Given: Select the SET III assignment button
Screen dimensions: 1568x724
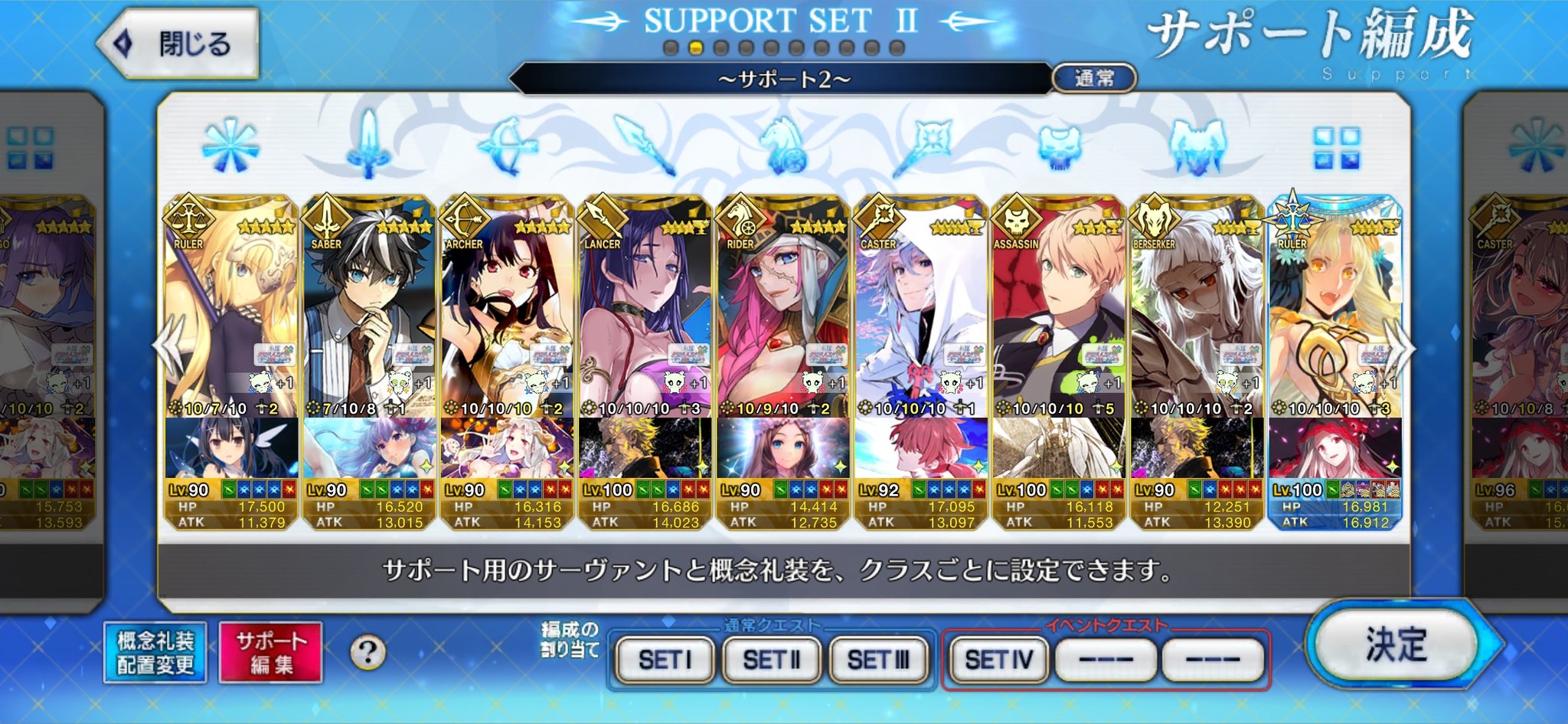Looking at the screenshot, I should (878, 659).
